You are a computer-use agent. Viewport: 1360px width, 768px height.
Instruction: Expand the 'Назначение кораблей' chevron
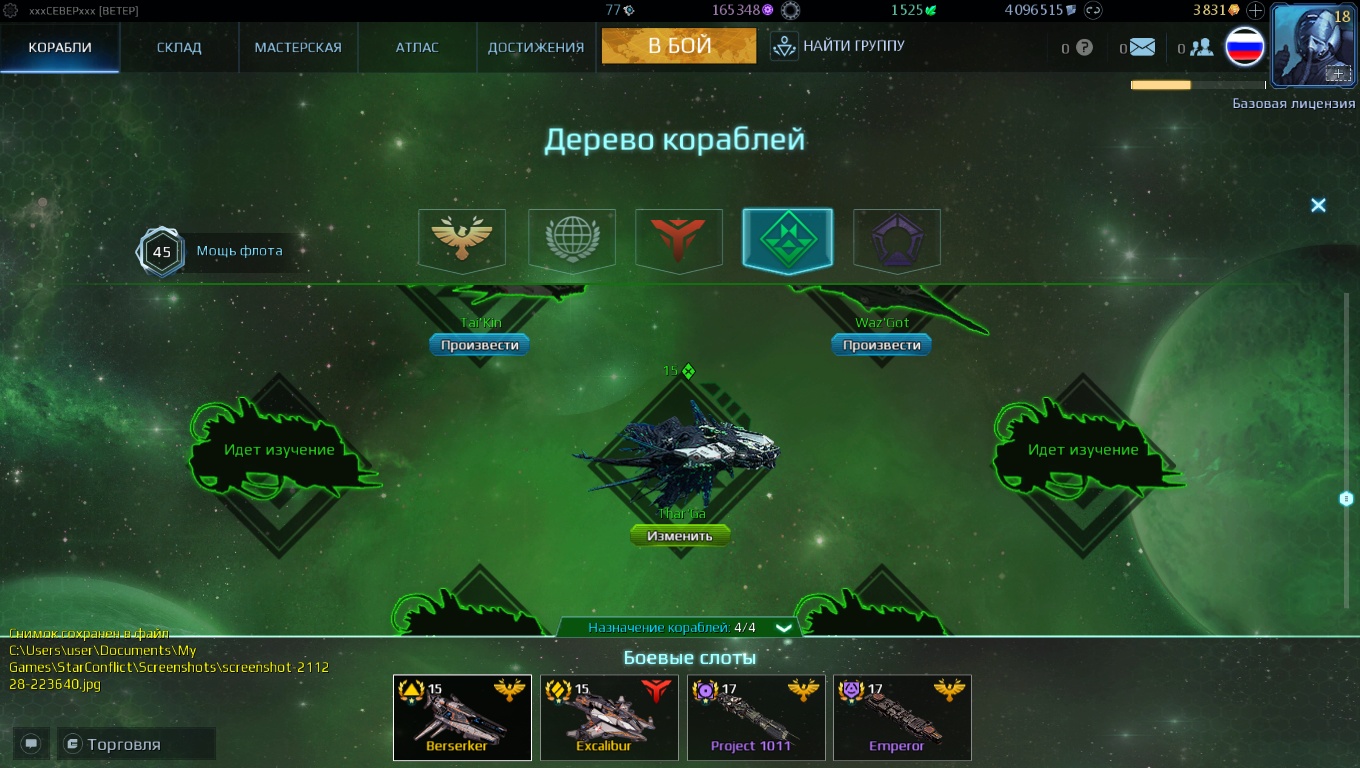(784, 629)
